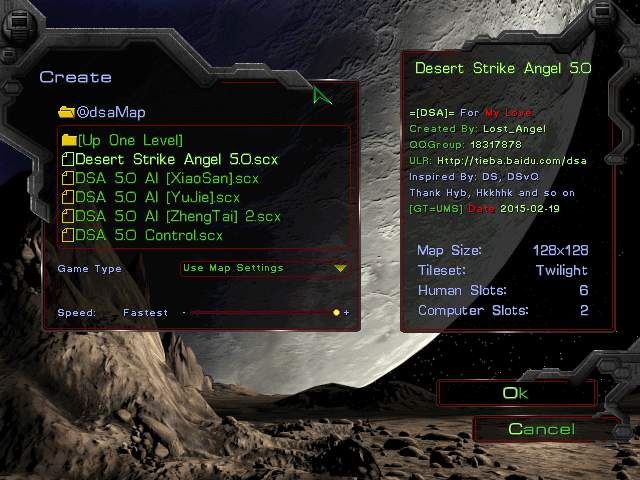Choose DSA 5.0 Control.scx map
The height and width of the screenshot is (480, 640).
(148, 235)
